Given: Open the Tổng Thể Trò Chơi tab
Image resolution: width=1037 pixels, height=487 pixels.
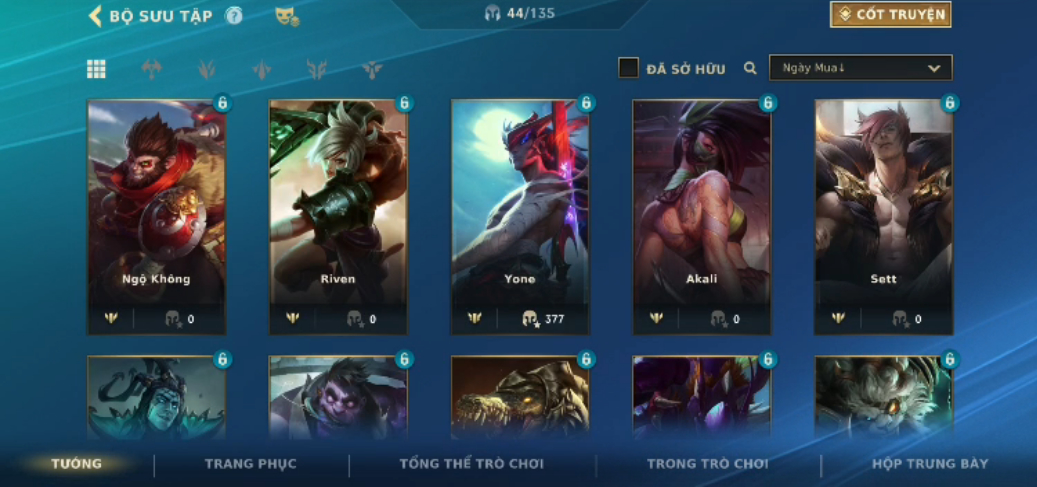Looking at the screenshot, I should [x=471, y=464].
